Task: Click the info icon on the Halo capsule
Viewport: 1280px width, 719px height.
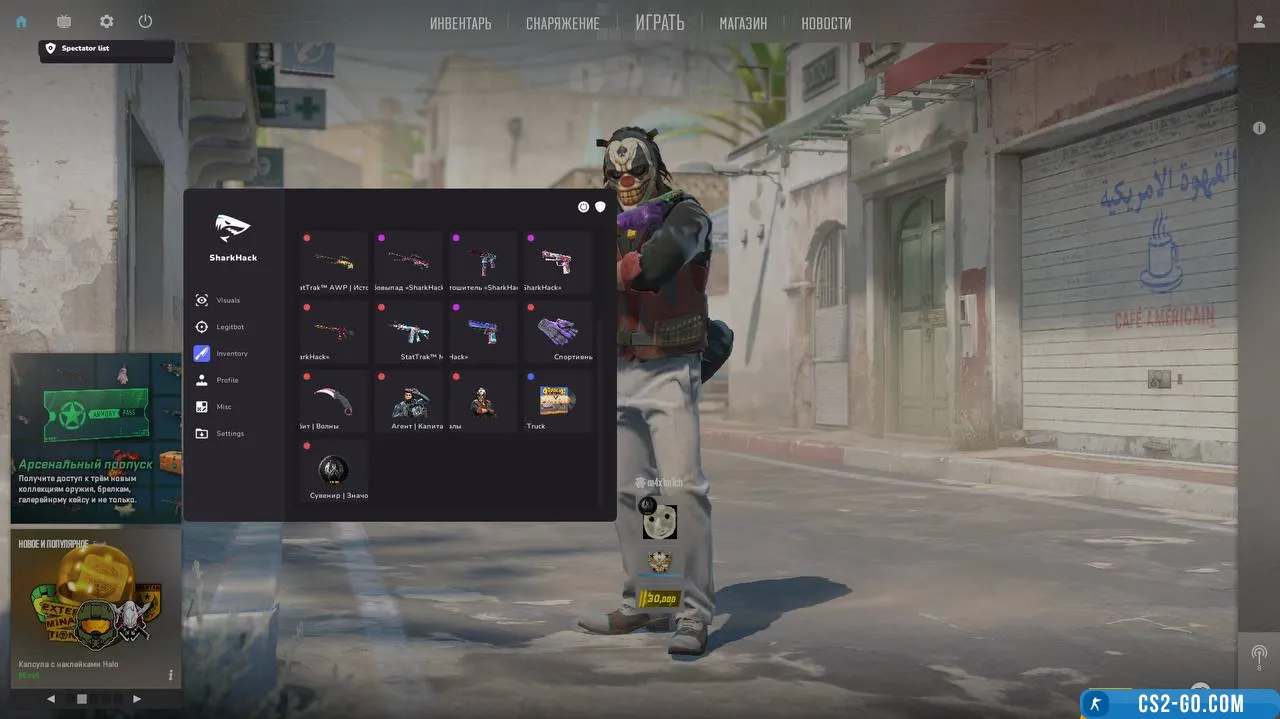Action: (170, 675)
